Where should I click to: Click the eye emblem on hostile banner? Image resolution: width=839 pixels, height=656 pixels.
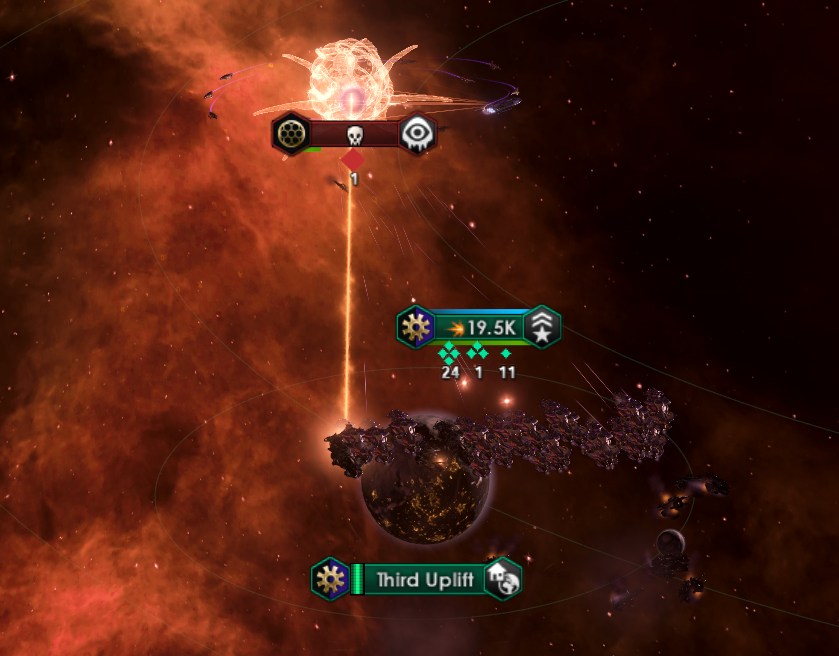[x=418, y=135]
